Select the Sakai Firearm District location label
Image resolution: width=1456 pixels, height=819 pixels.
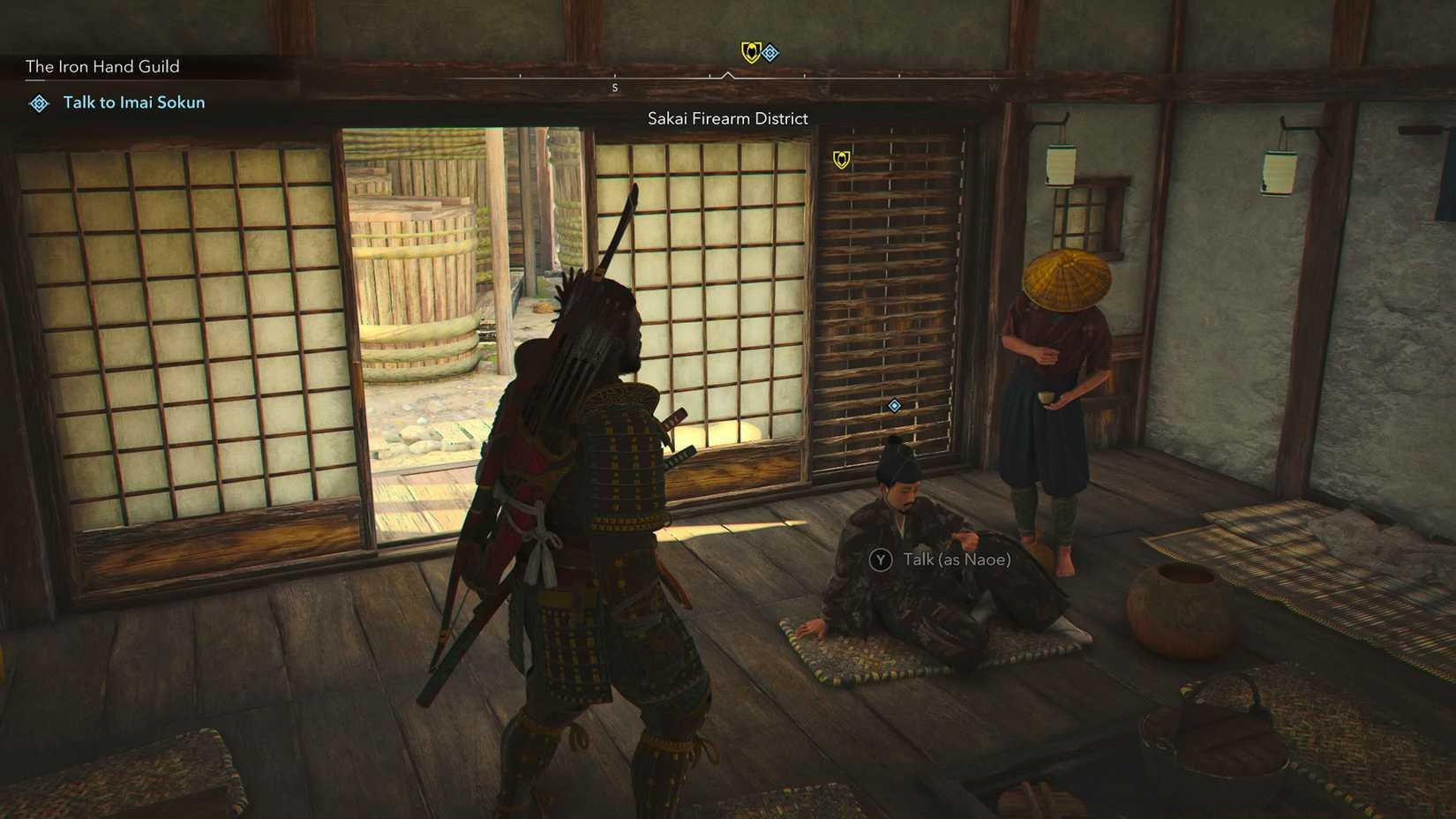coord(727,117)
